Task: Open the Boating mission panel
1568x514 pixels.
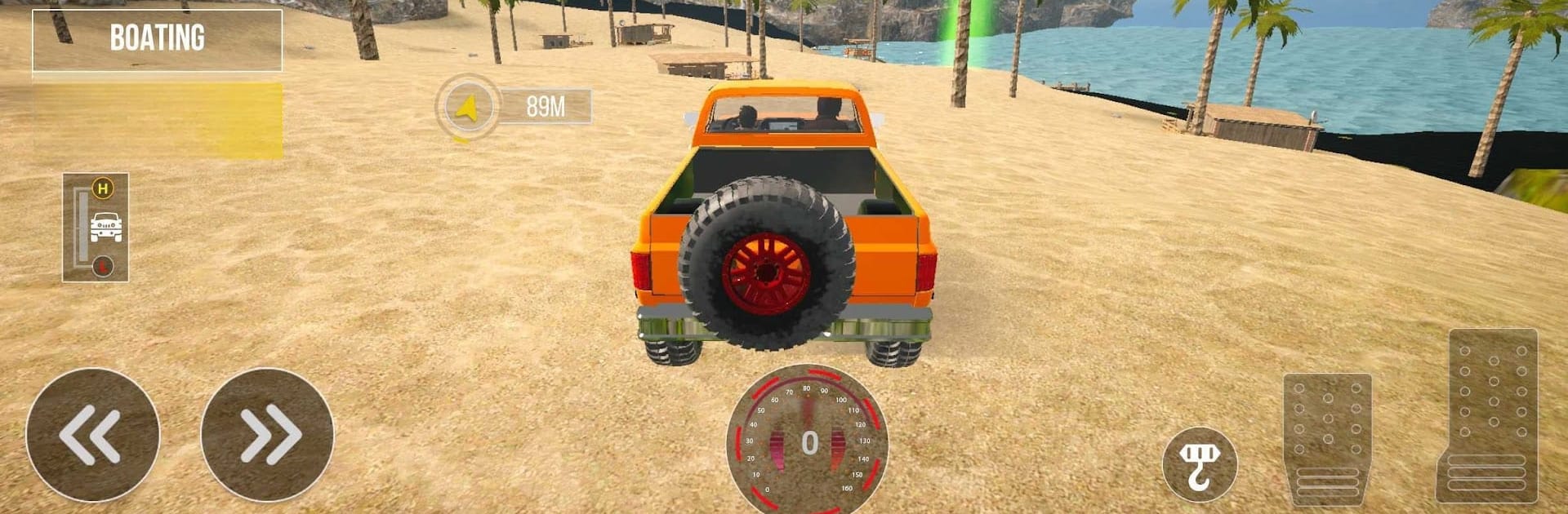Action: [x=157, y=39]
